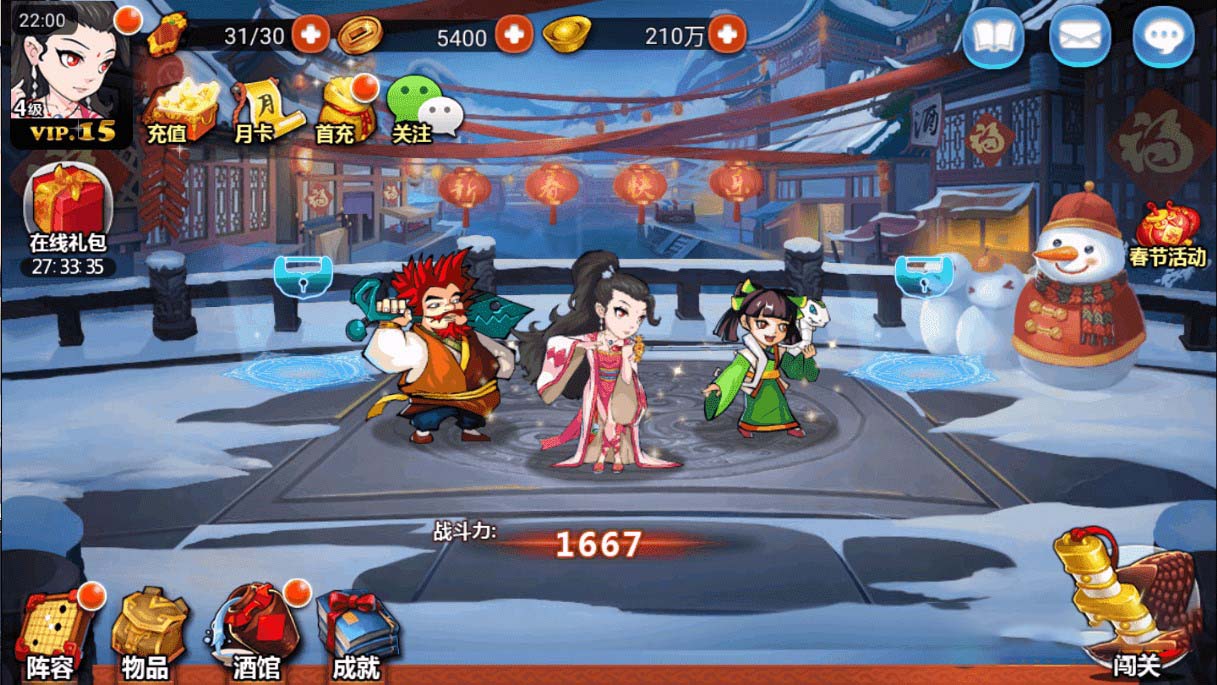Screen dimensions: 1217x685
Task: Add gold ingots with the plus beside 210万
Action: [727, 36]
